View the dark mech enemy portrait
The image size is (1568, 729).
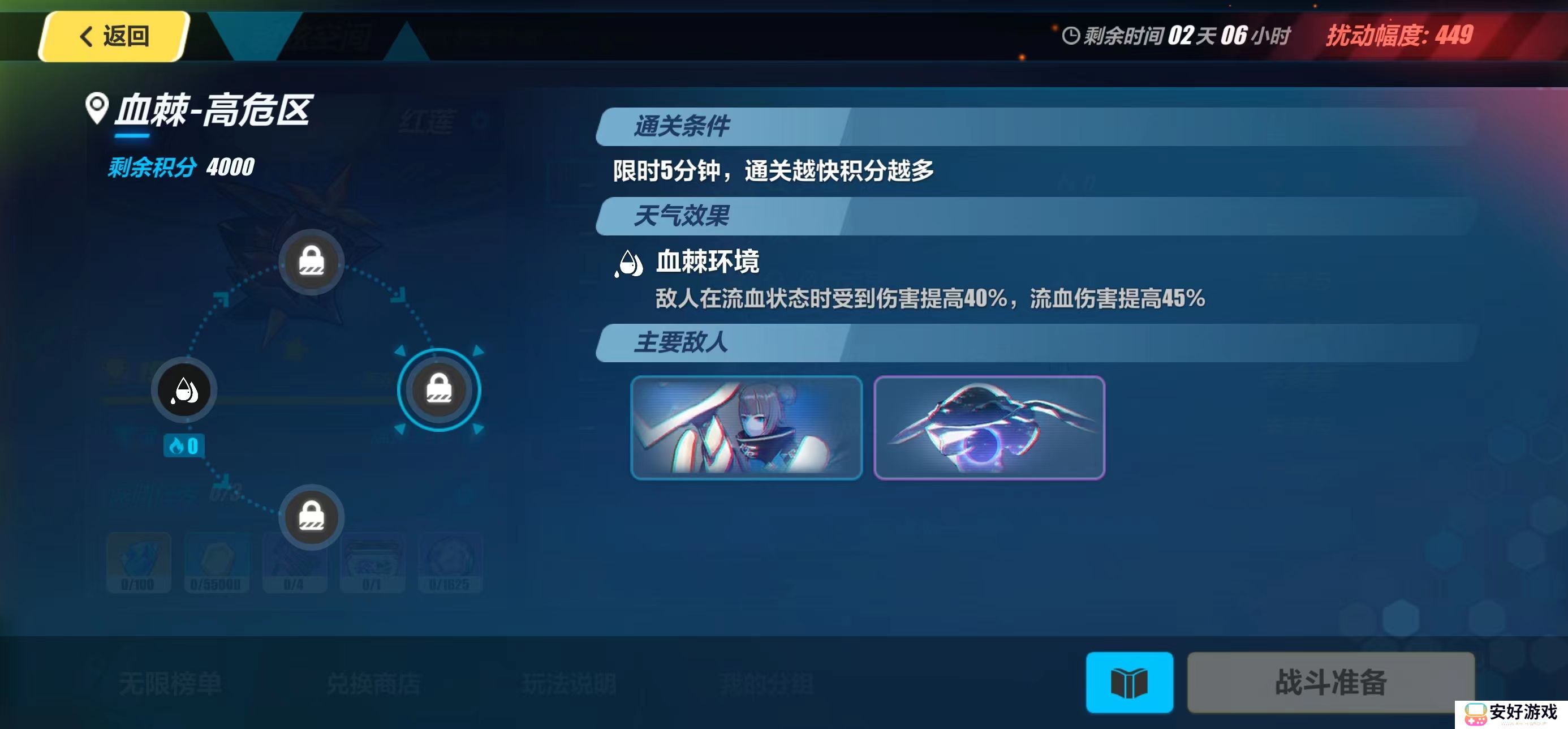tap(989, 427)
